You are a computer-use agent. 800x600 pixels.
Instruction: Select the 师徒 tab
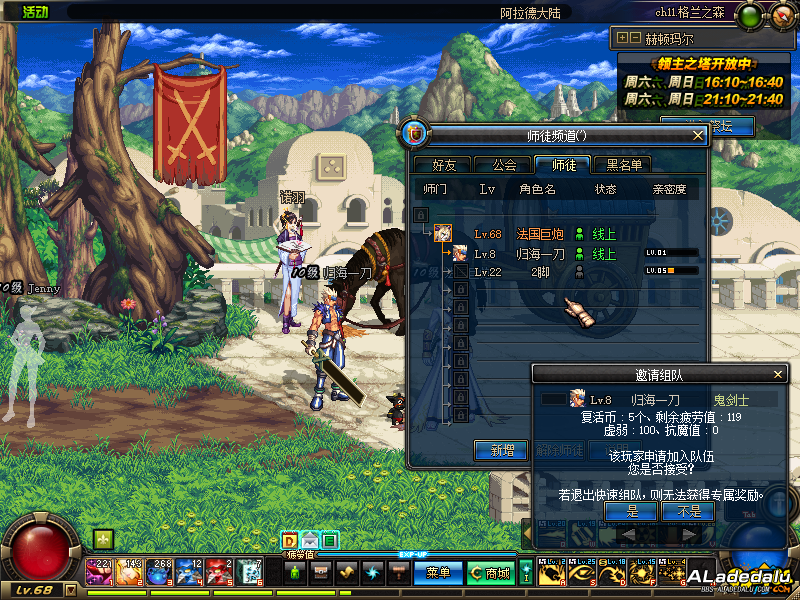click(557, 165)
